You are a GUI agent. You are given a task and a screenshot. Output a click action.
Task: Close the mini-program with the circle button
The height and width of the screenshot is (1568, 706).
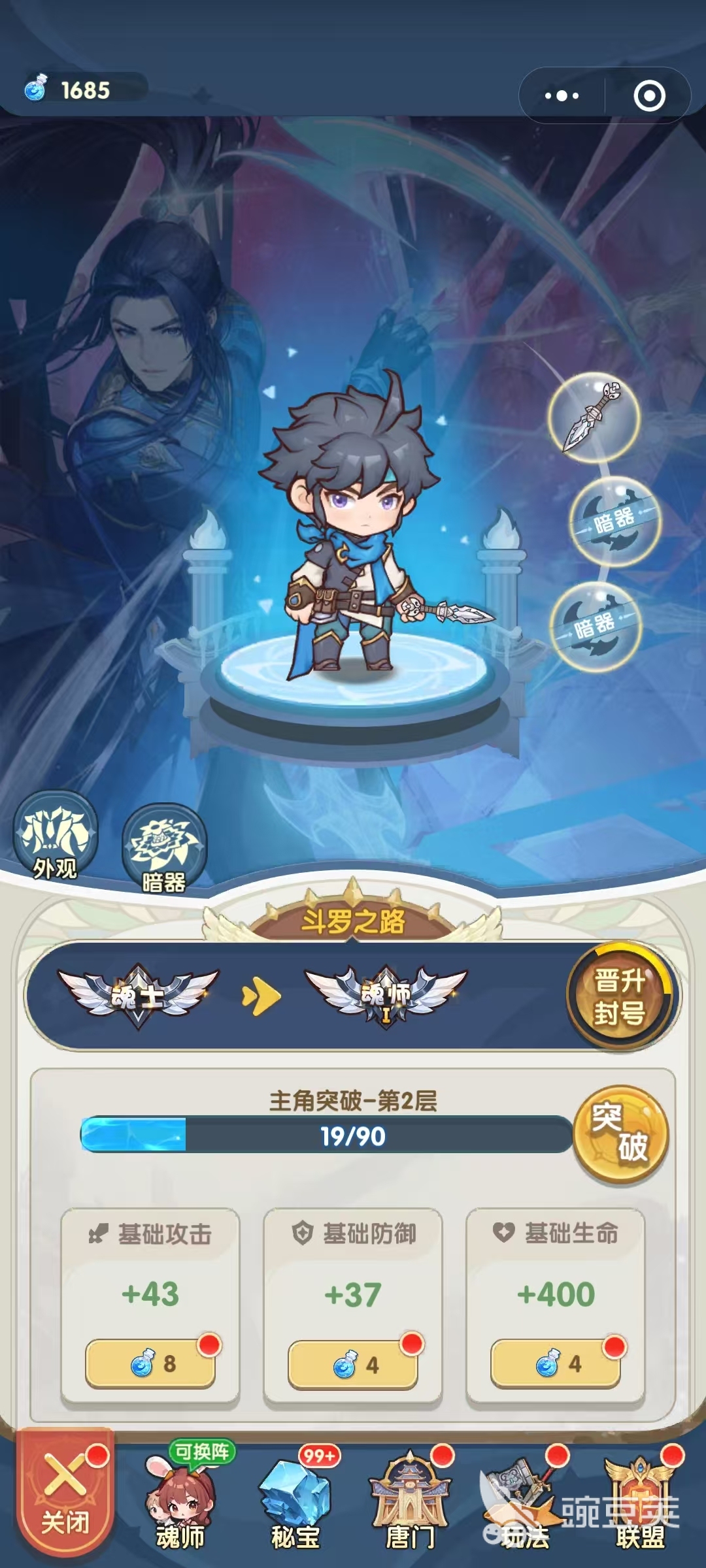tap(649, 96)
